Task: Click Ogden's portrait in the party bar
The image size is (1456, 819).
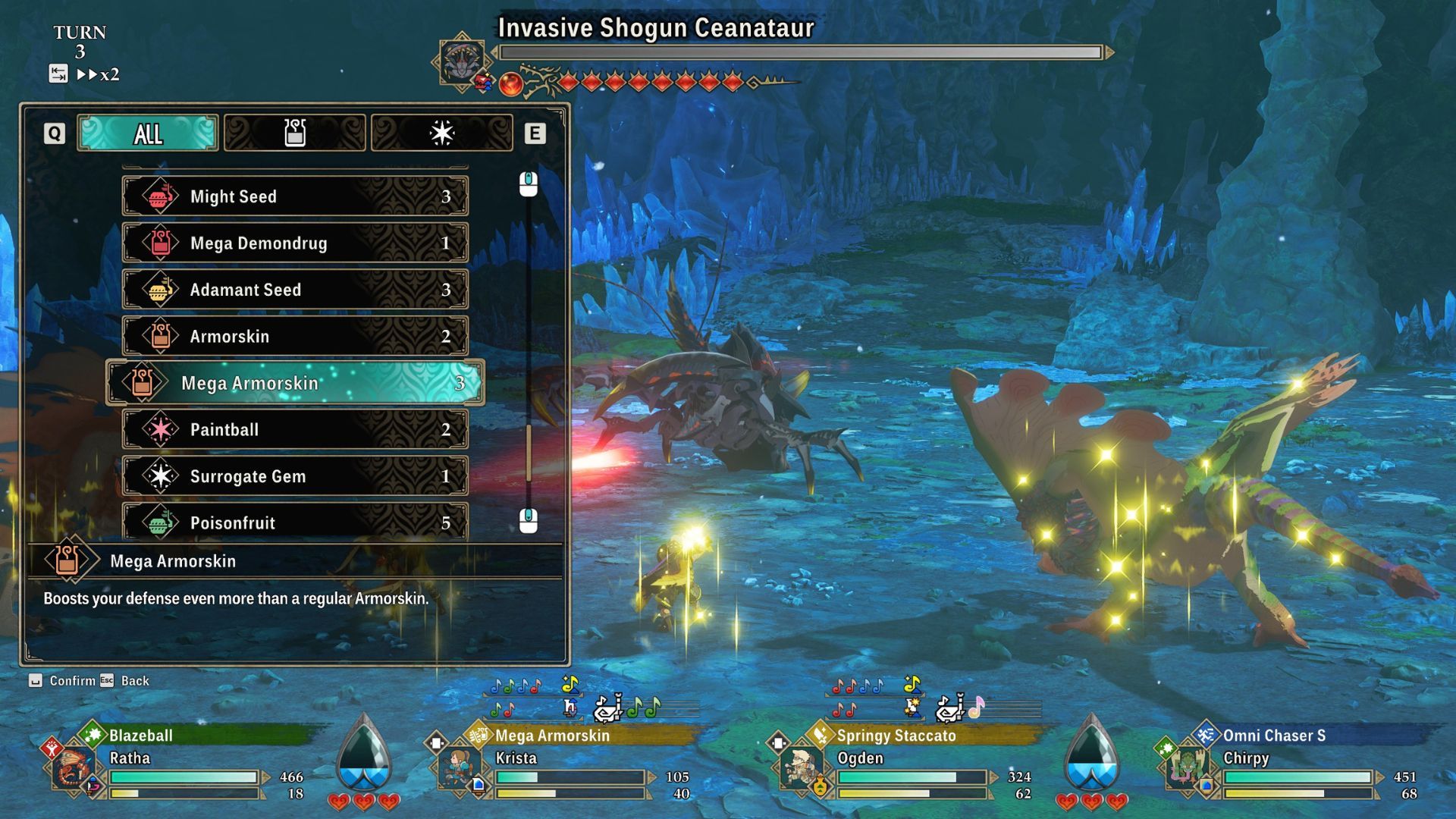Action: (802, 767)
